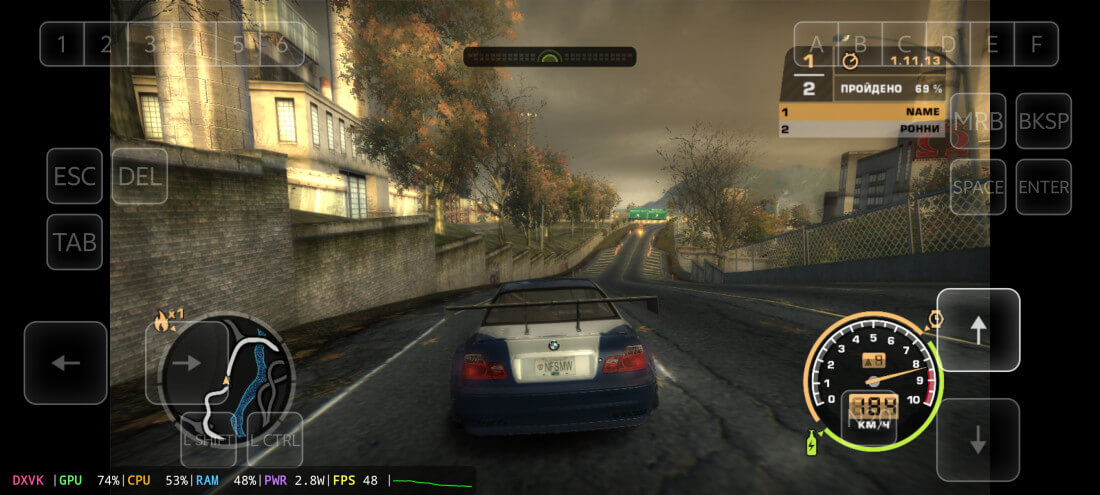Tap the L SHIFT overlay button

[208, 439]
